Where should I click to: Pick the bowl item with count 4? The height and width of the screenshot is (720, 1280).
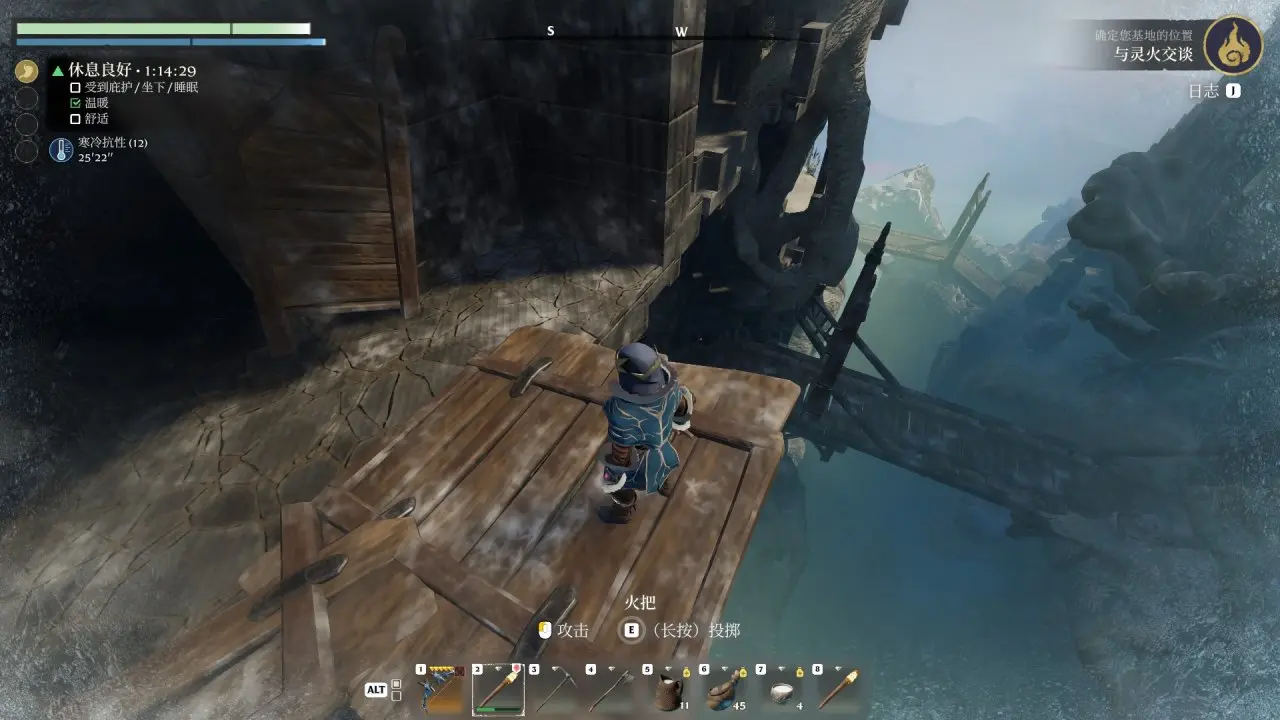pos(782,689)
